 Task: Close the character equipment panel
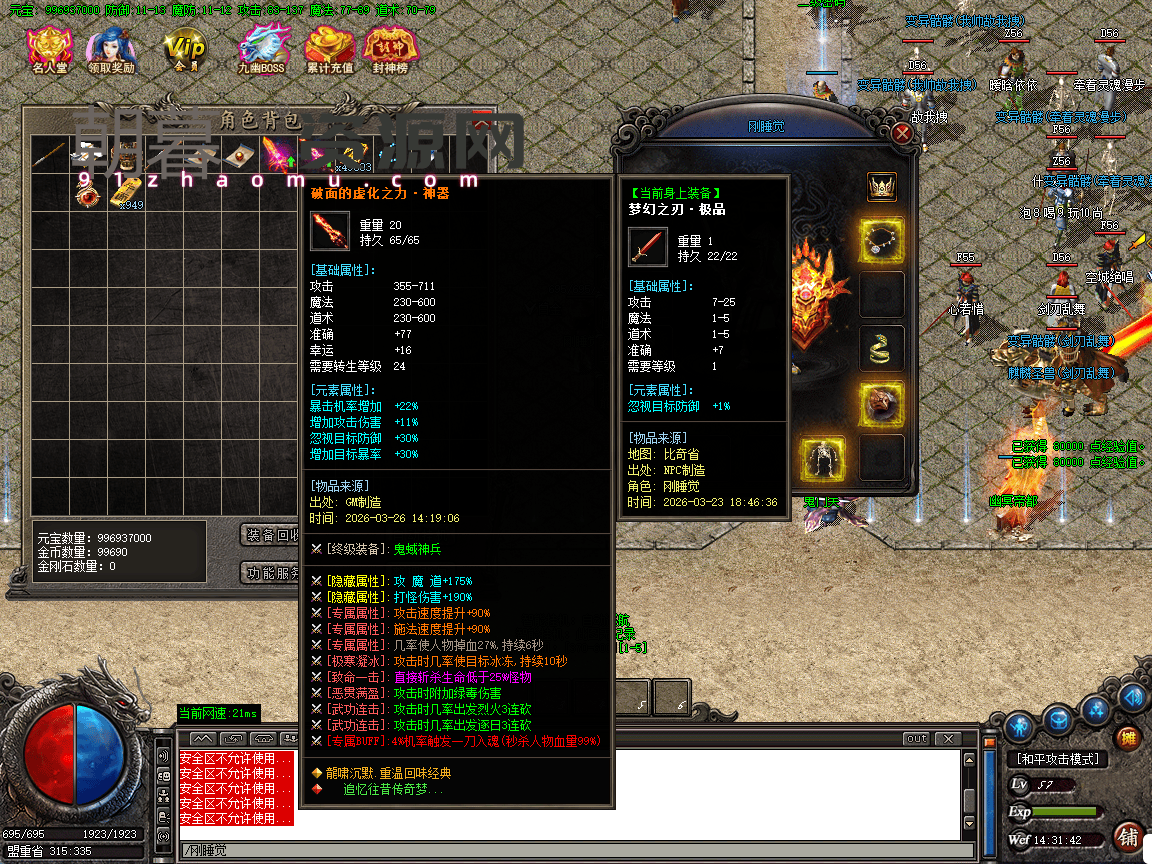(x=903, y=133)
